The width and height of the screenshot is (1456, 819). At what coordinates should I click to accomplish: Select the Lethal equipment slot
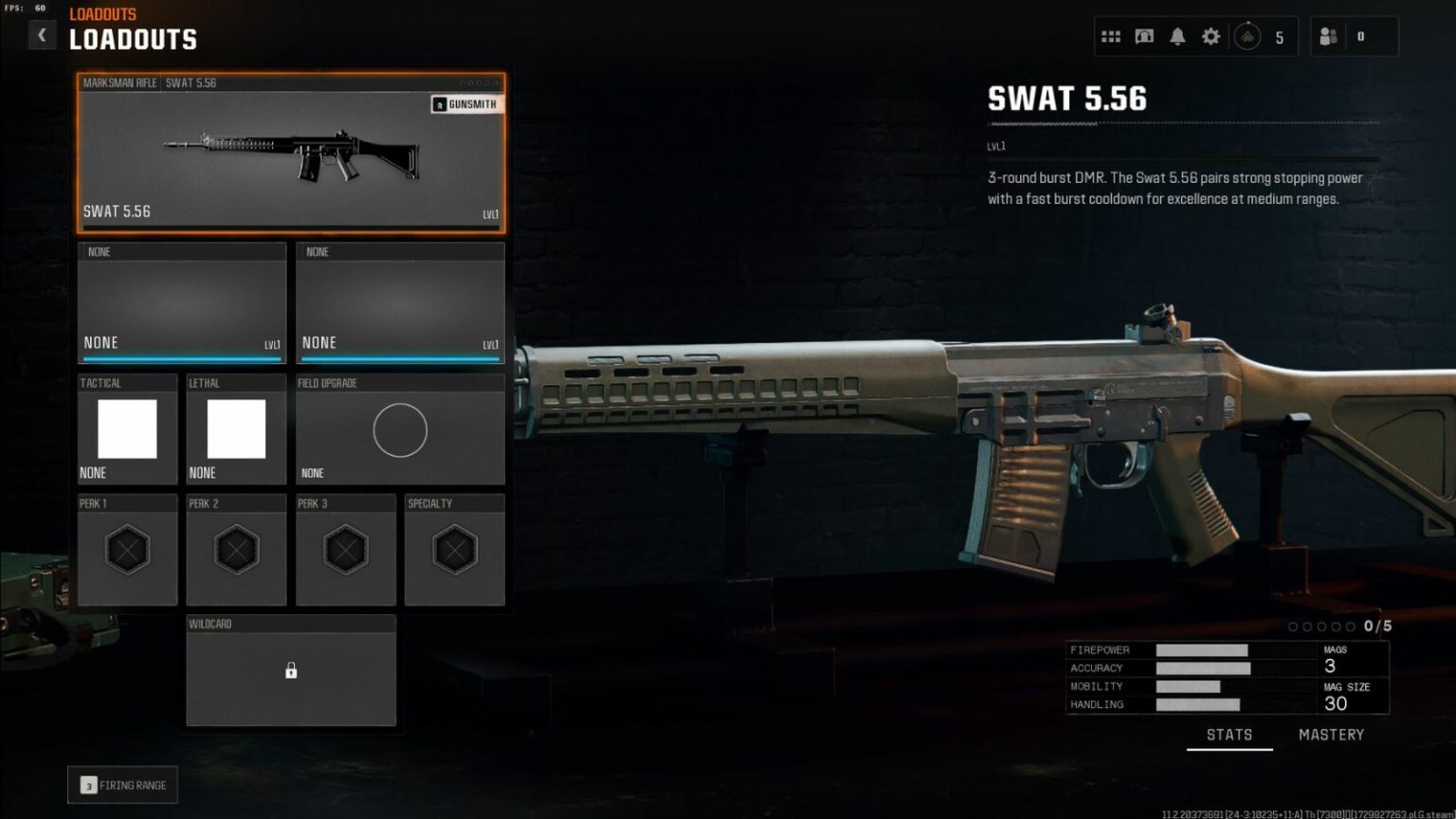click(235, 429)
